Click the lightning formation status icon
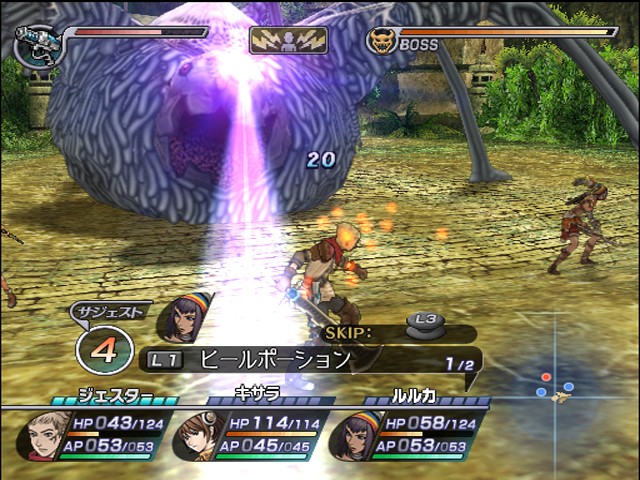 [288, 40]
